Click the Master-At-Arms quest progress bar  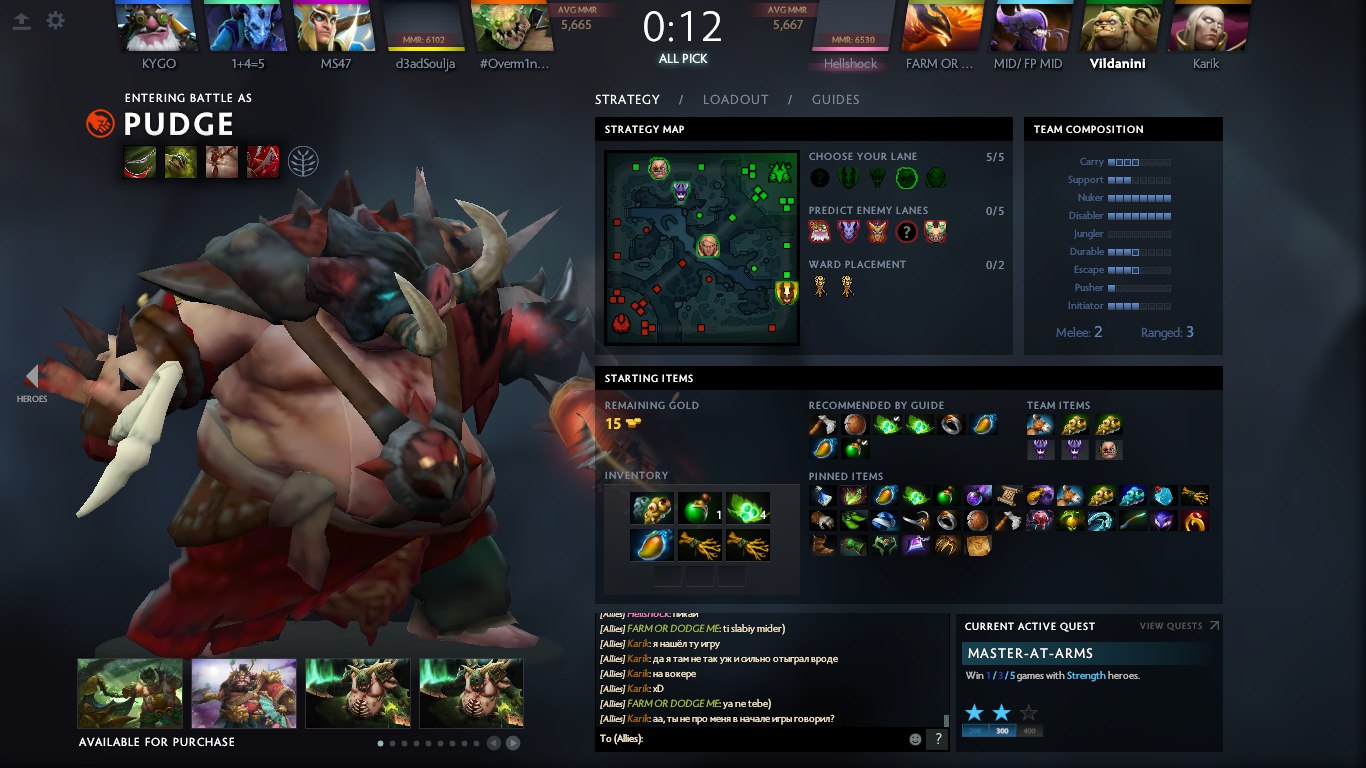pyautogui.click(x=1001, y=729)
